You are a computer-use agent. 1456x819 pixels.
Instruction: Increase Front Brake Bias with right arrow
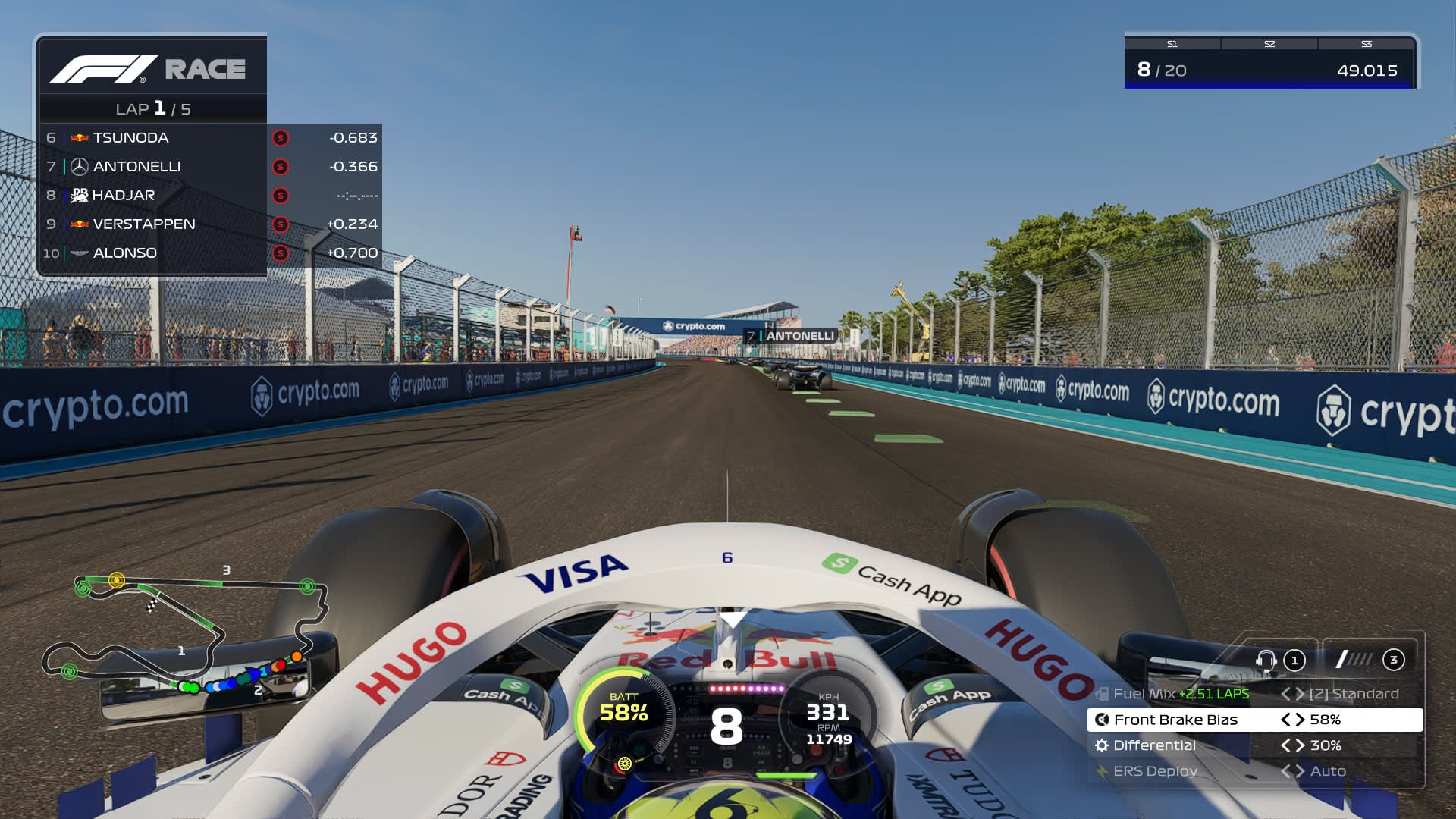tap(1300, 720)
